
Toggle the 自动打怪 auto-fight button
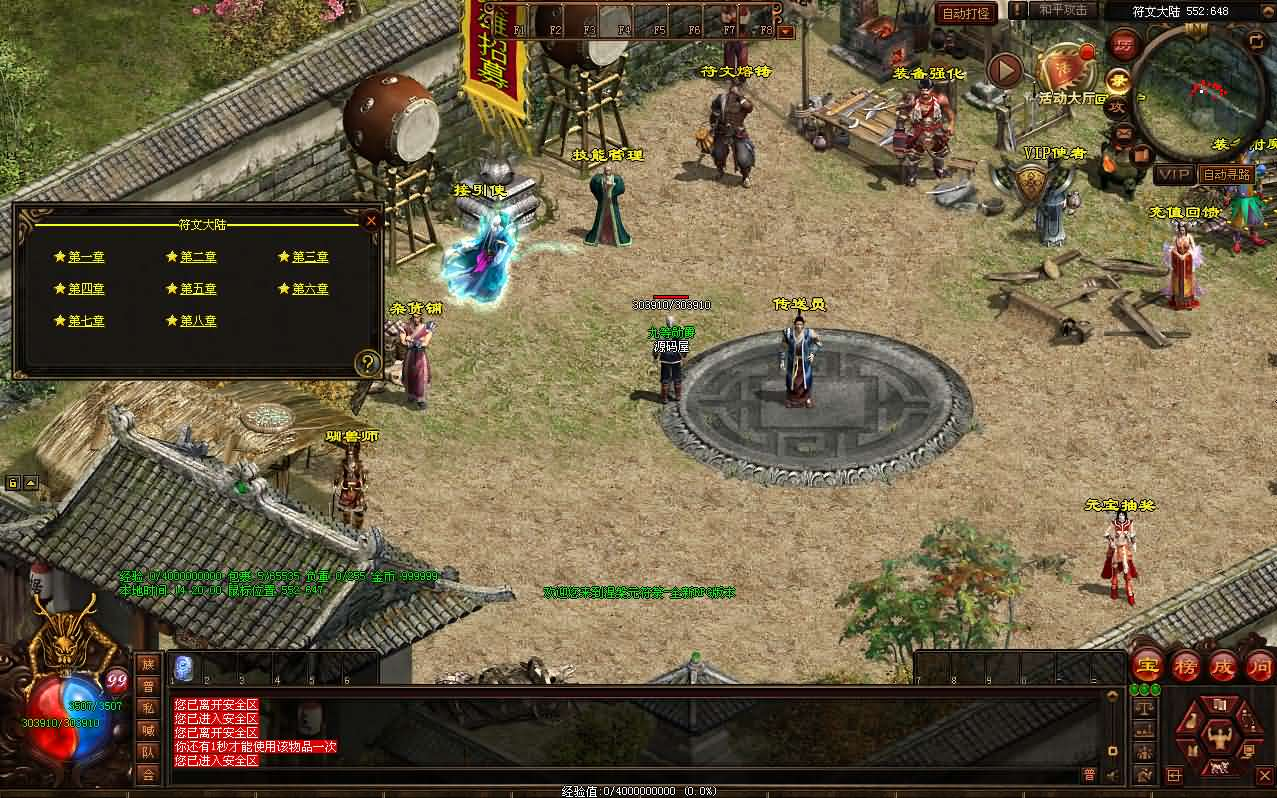(965, 13)
